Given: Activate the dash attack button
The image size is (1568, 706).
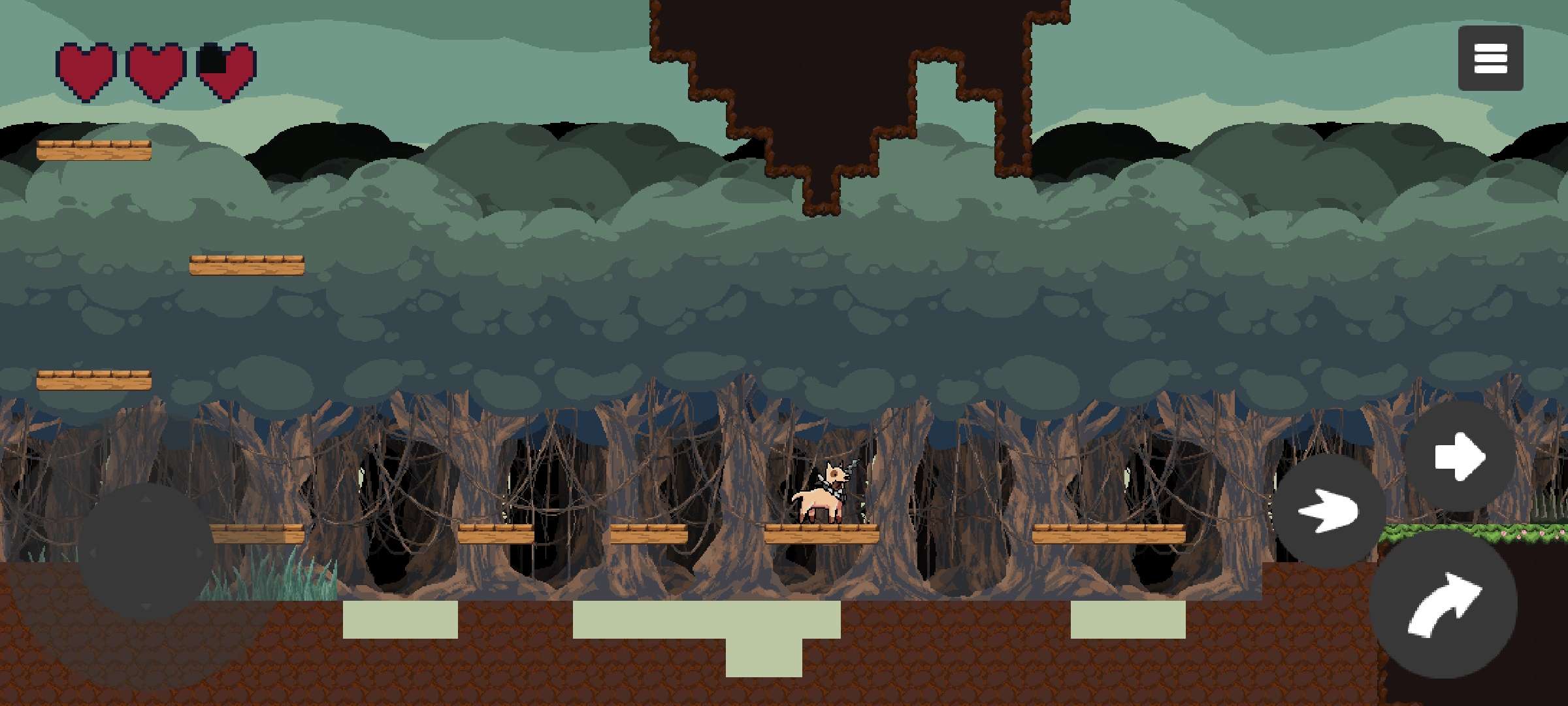Looking at the screenshot, I should click(x=1329, y=511).
